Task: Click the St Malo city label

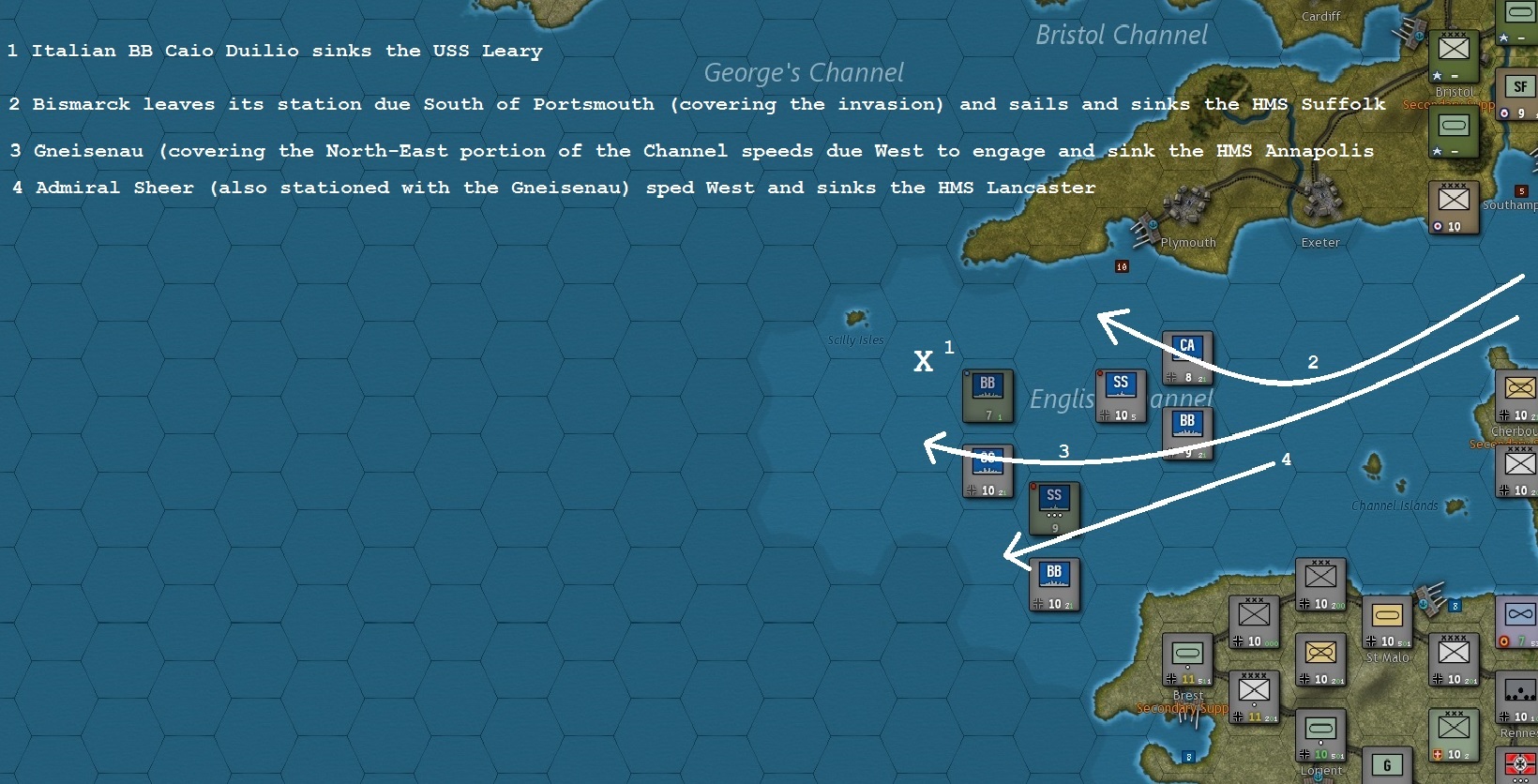Action: (x=1387, y=657)
